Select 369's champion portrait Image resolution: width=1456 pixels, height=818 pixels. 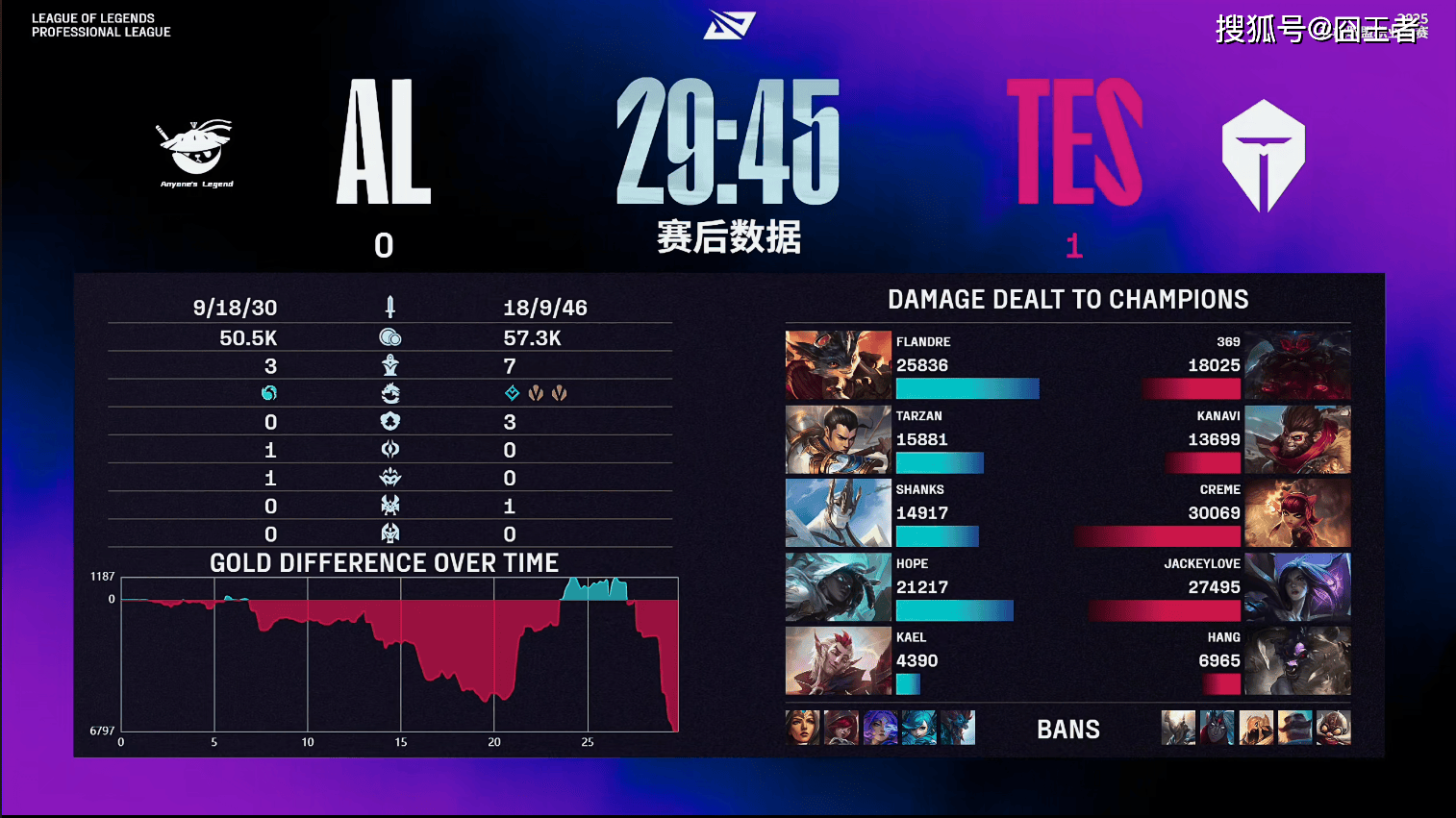coord(1297,365)
